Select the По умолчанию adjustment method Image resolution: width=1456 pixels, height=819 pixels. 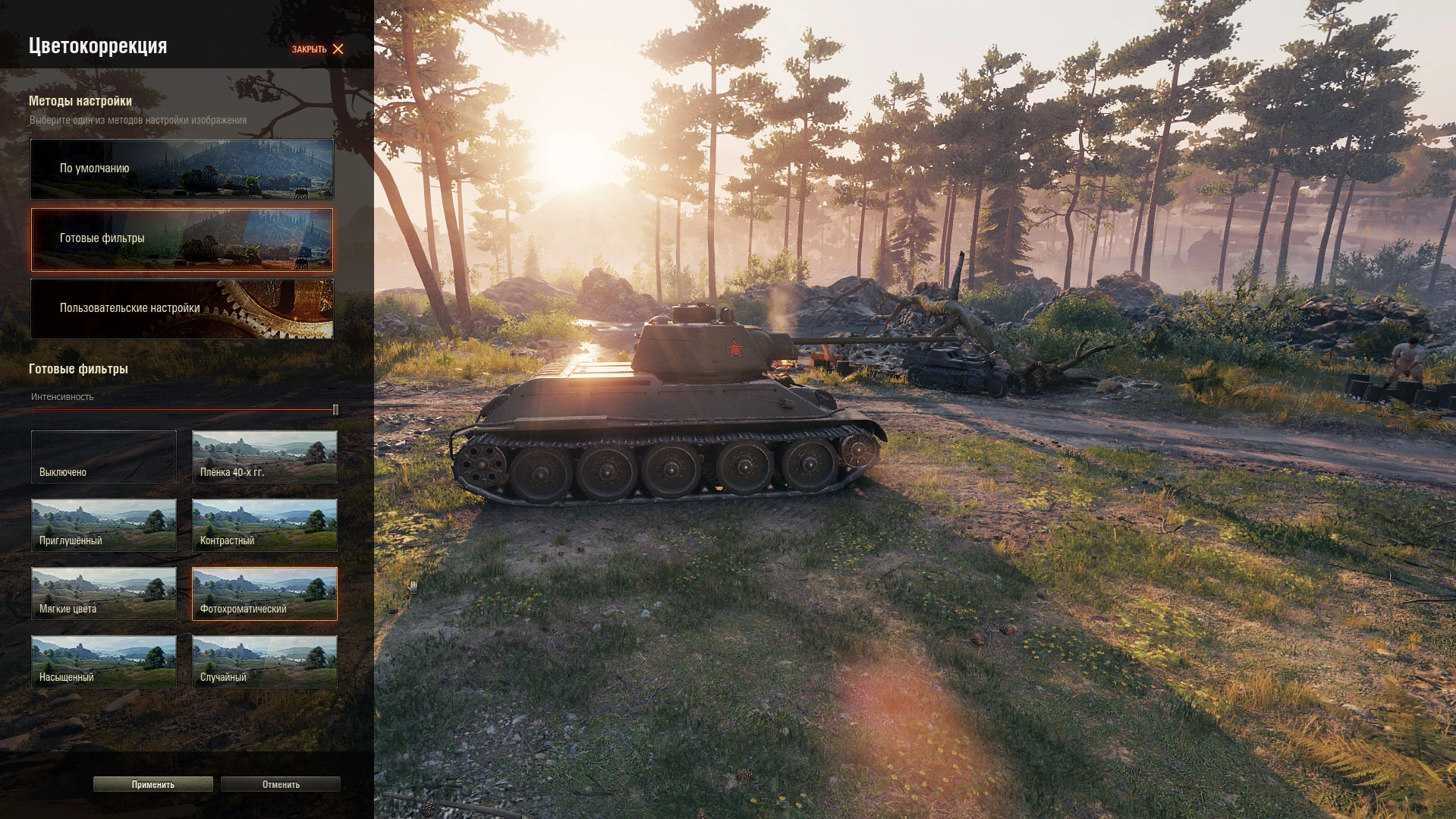181,169
